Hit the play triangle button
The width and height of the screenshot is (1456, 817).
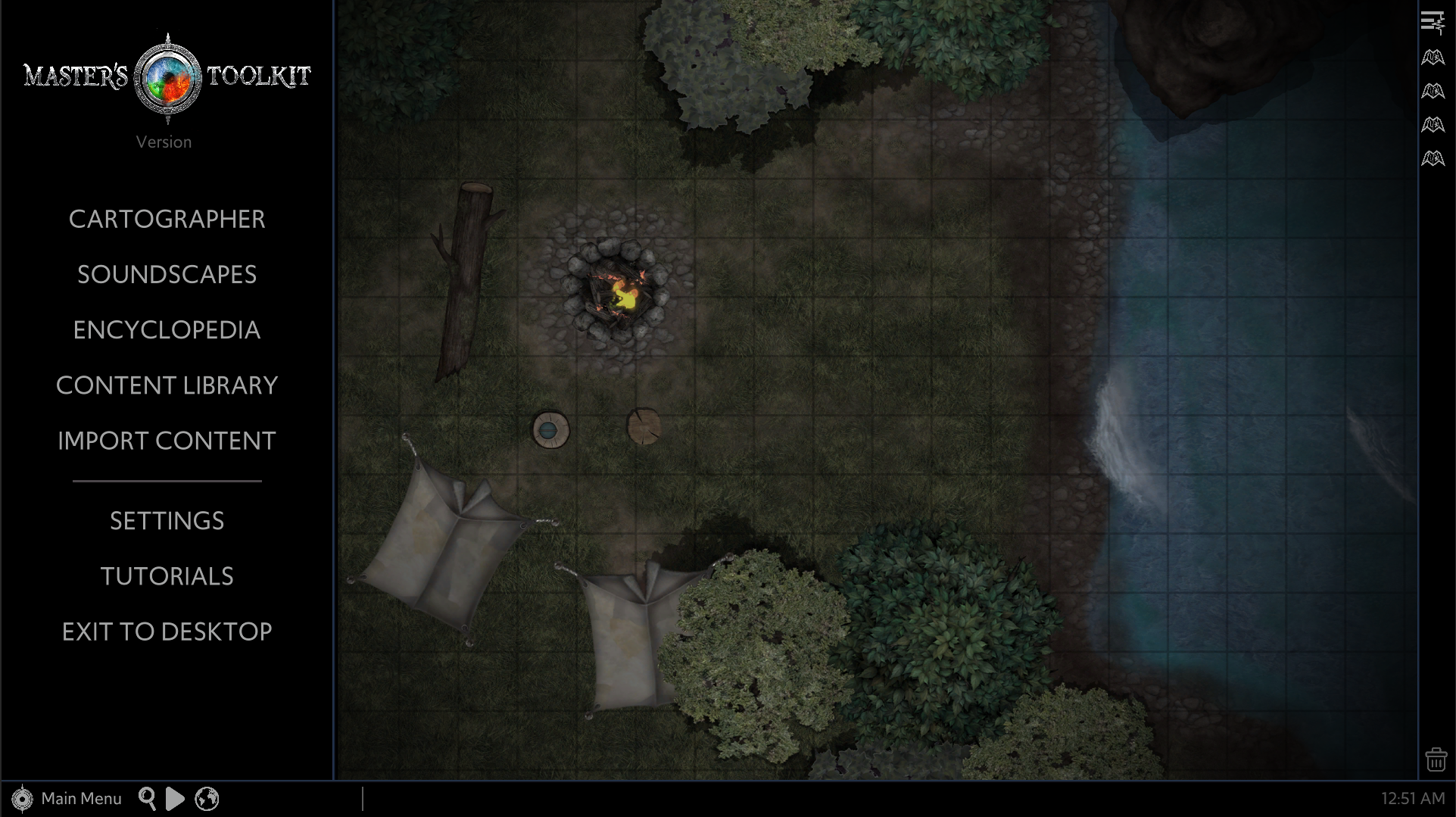pyautogui.click(x=175, y=799)
